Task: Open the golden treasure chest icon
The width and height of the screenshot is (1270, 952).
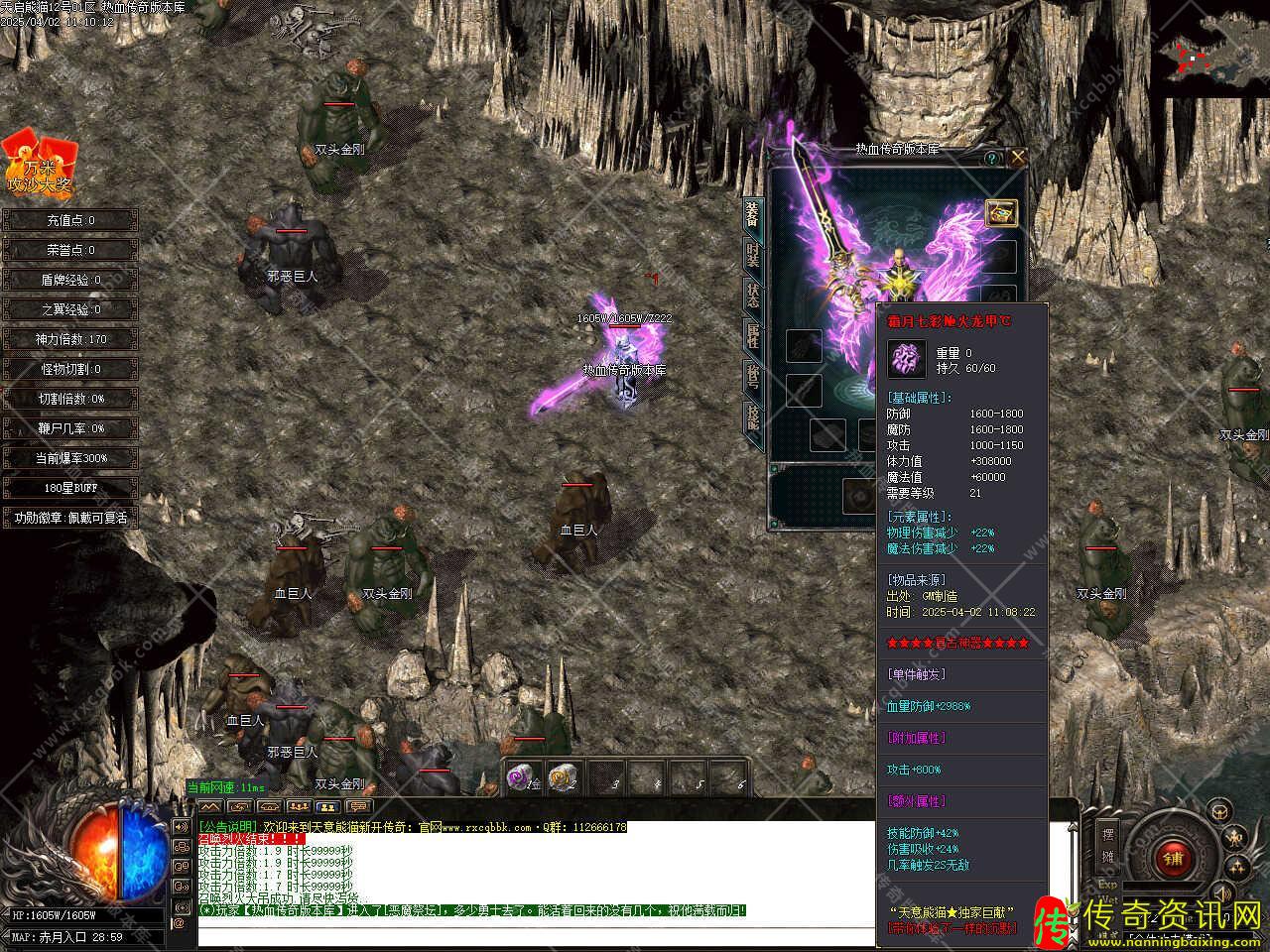Action: [x=1000, y=212]
